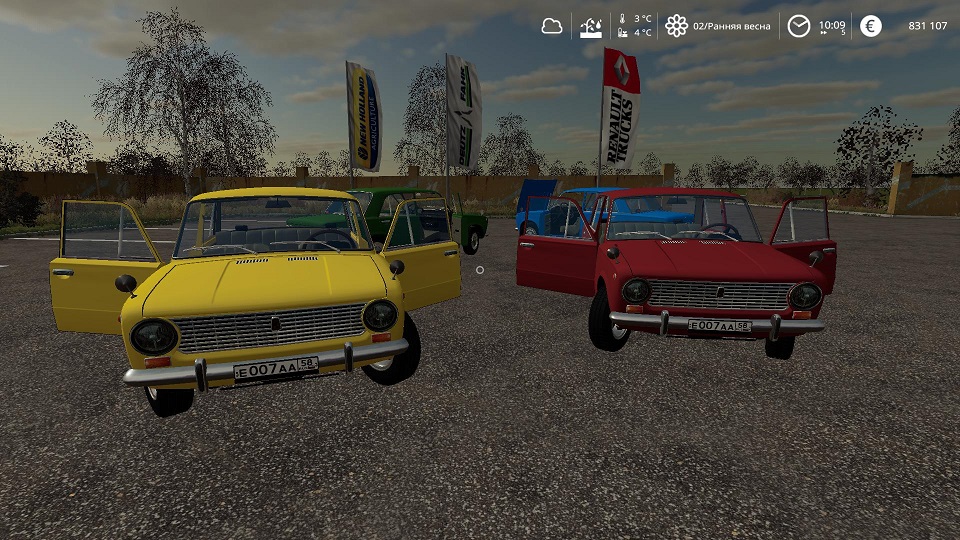The height and width of the screenshot is (540, 960).
Task: Select the weather forecast icon
Action: coord(591,26)
